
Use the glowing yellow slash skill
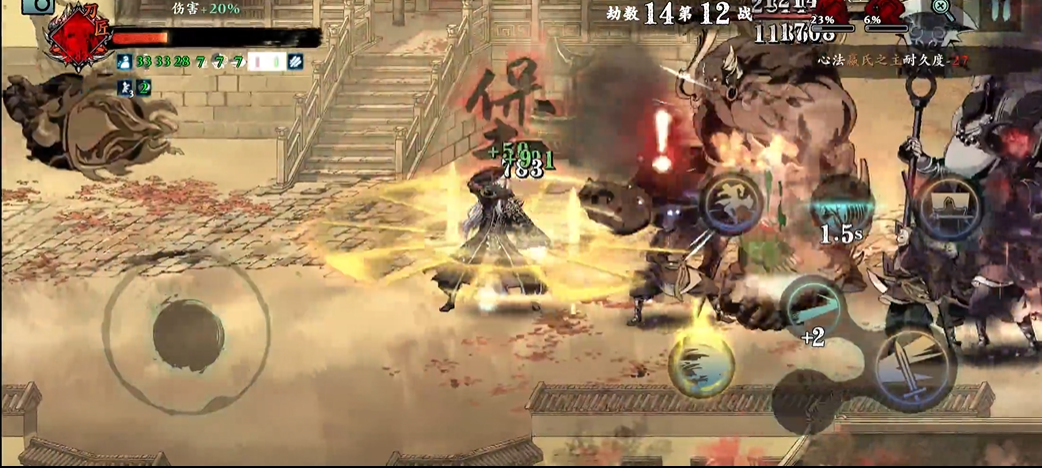701,362
